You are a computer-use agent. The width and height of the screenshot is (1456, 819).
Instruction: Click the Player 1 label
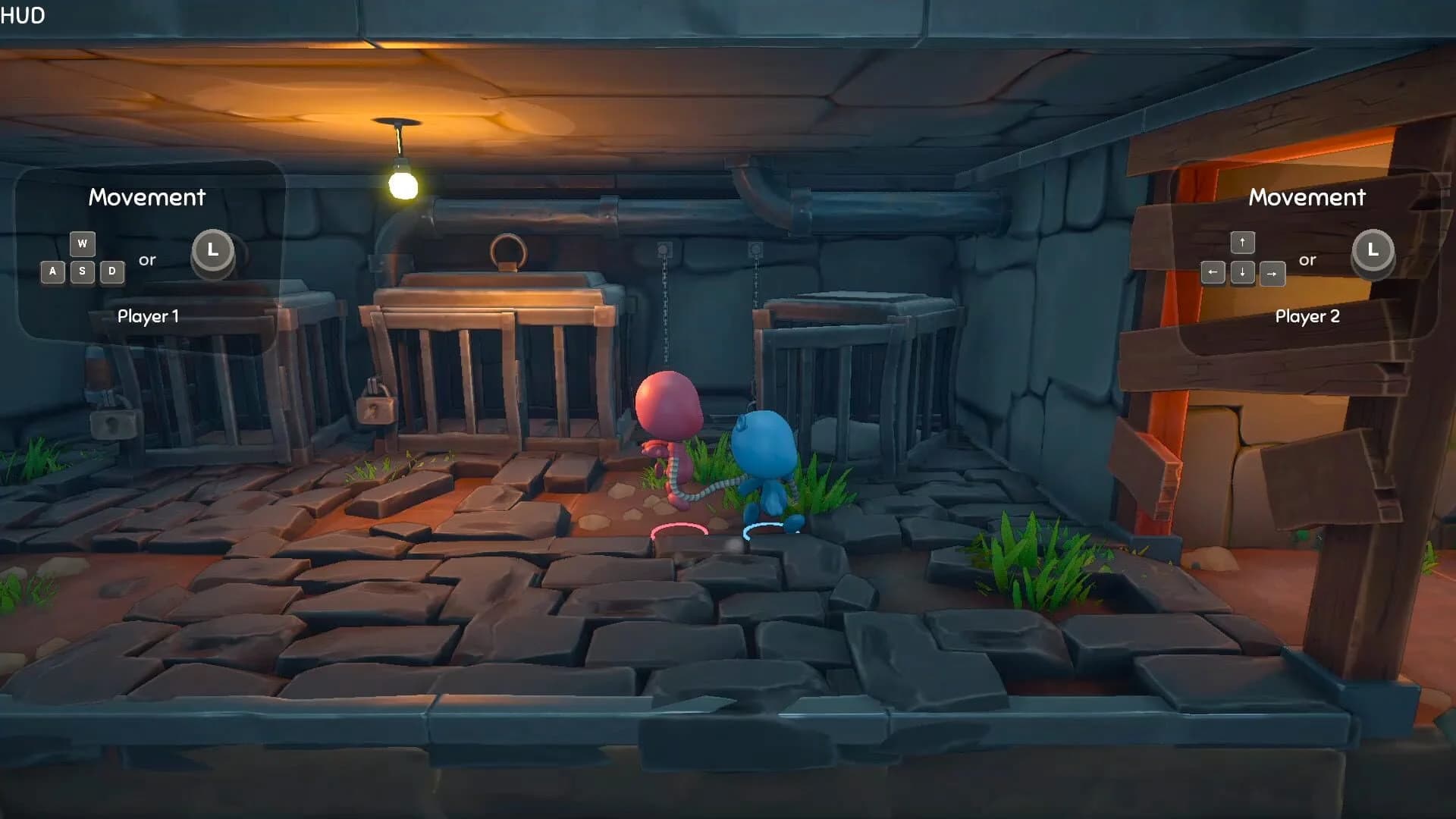click(148, 317)
